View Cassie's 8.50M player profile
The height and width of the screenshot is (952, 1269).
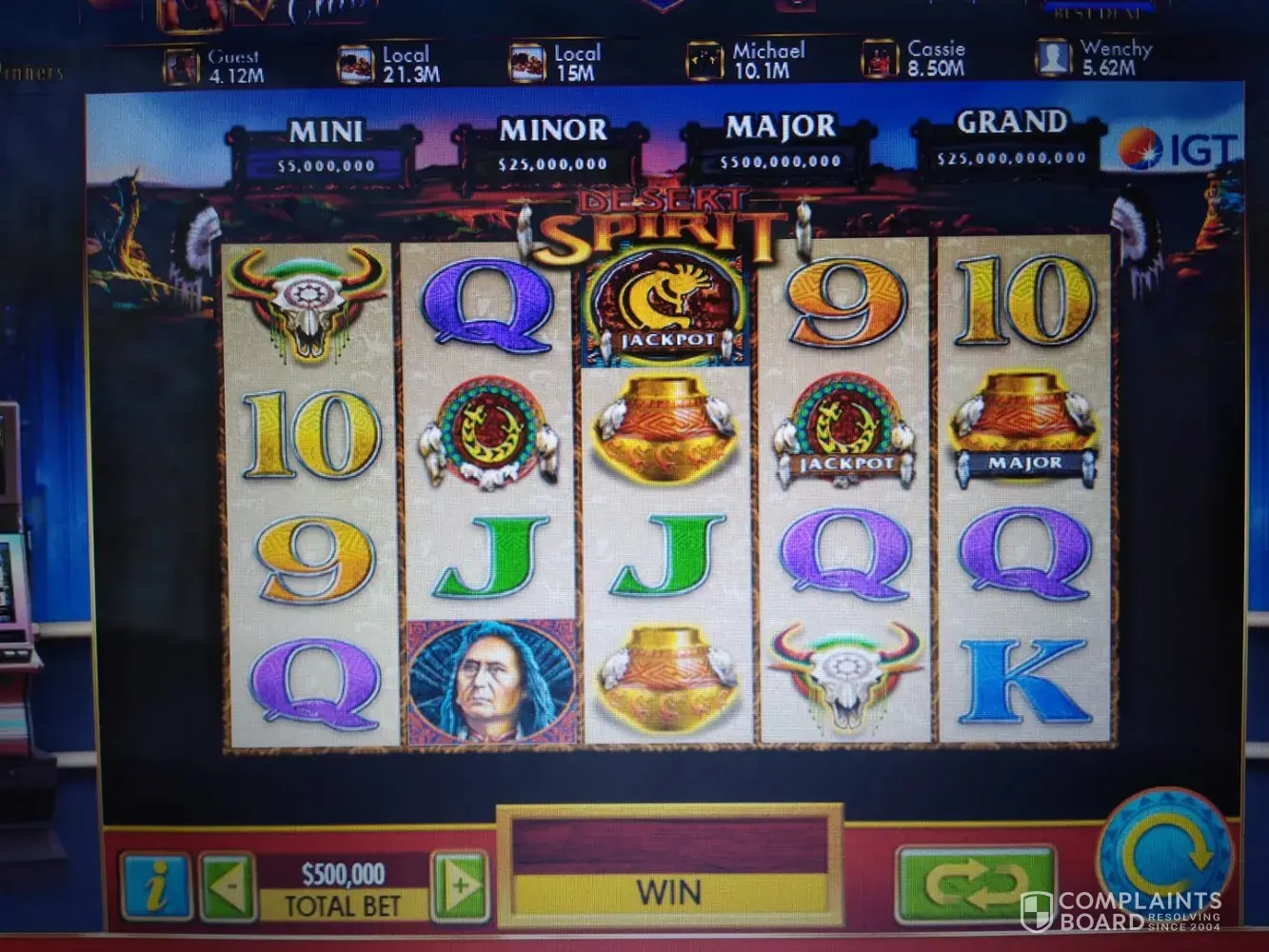(914, 58)
